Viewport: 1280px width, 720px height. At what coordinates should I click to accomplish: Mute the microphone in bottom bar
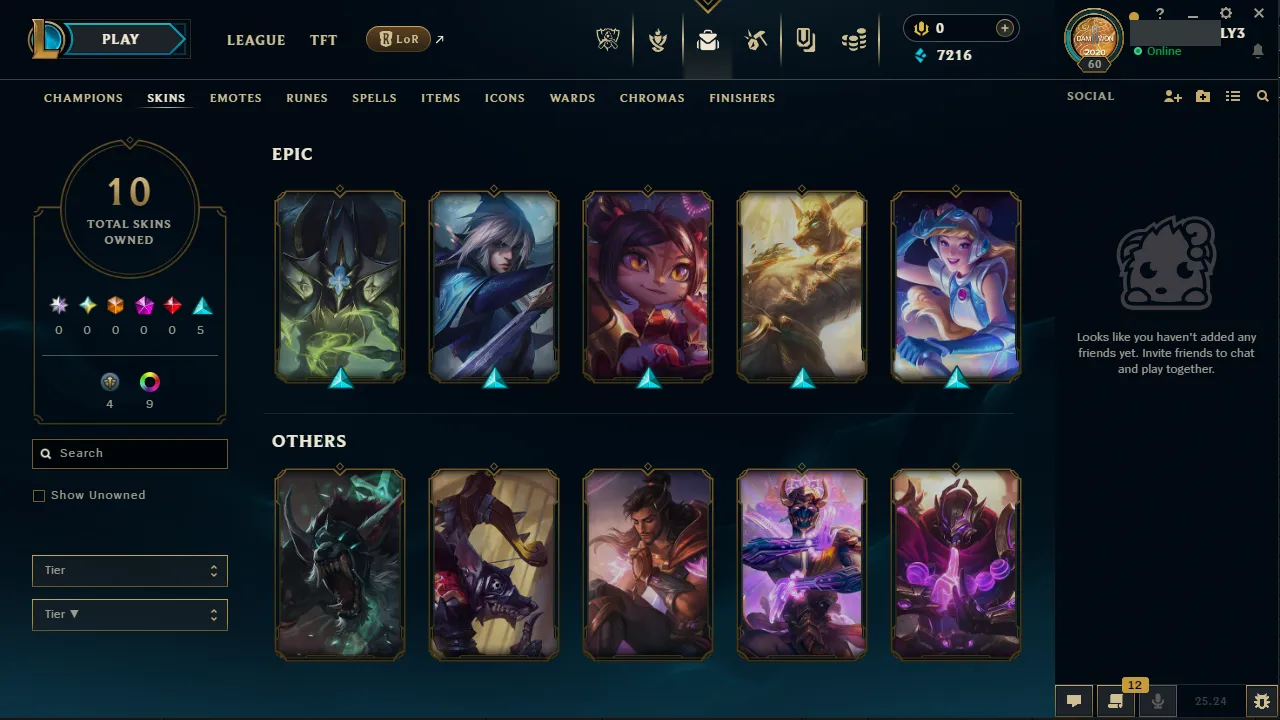pos(1157,701)
